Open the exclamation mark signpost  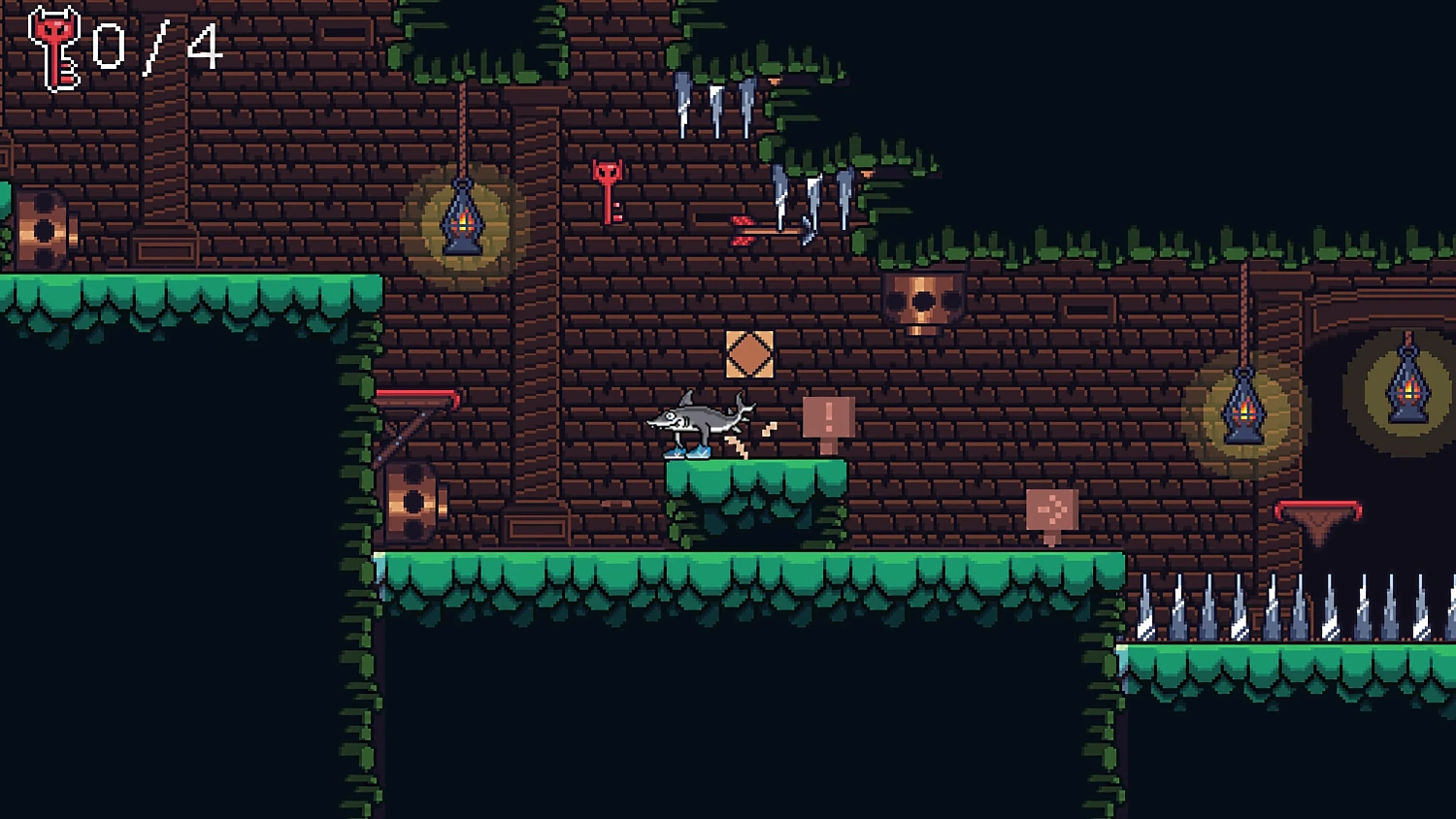tap(828, 416)
